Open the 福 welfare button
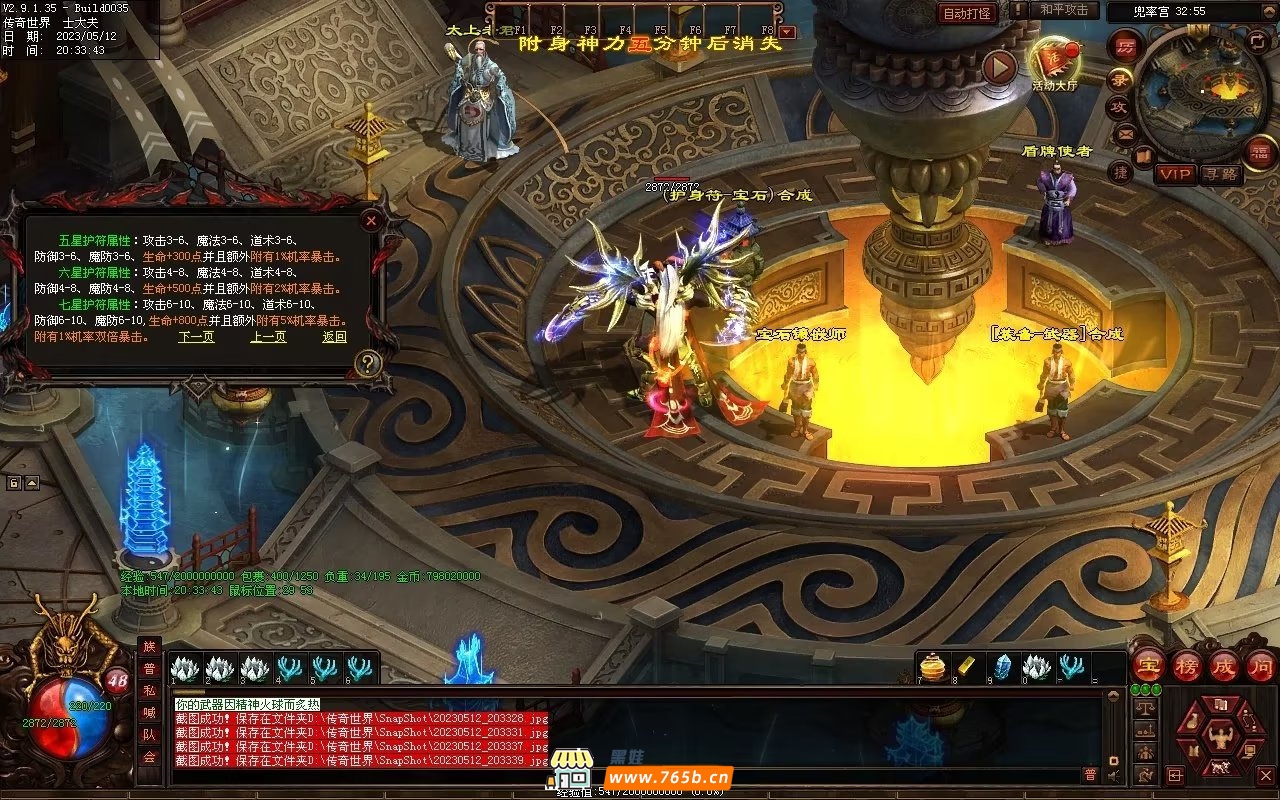 (x=1258, y=151)
